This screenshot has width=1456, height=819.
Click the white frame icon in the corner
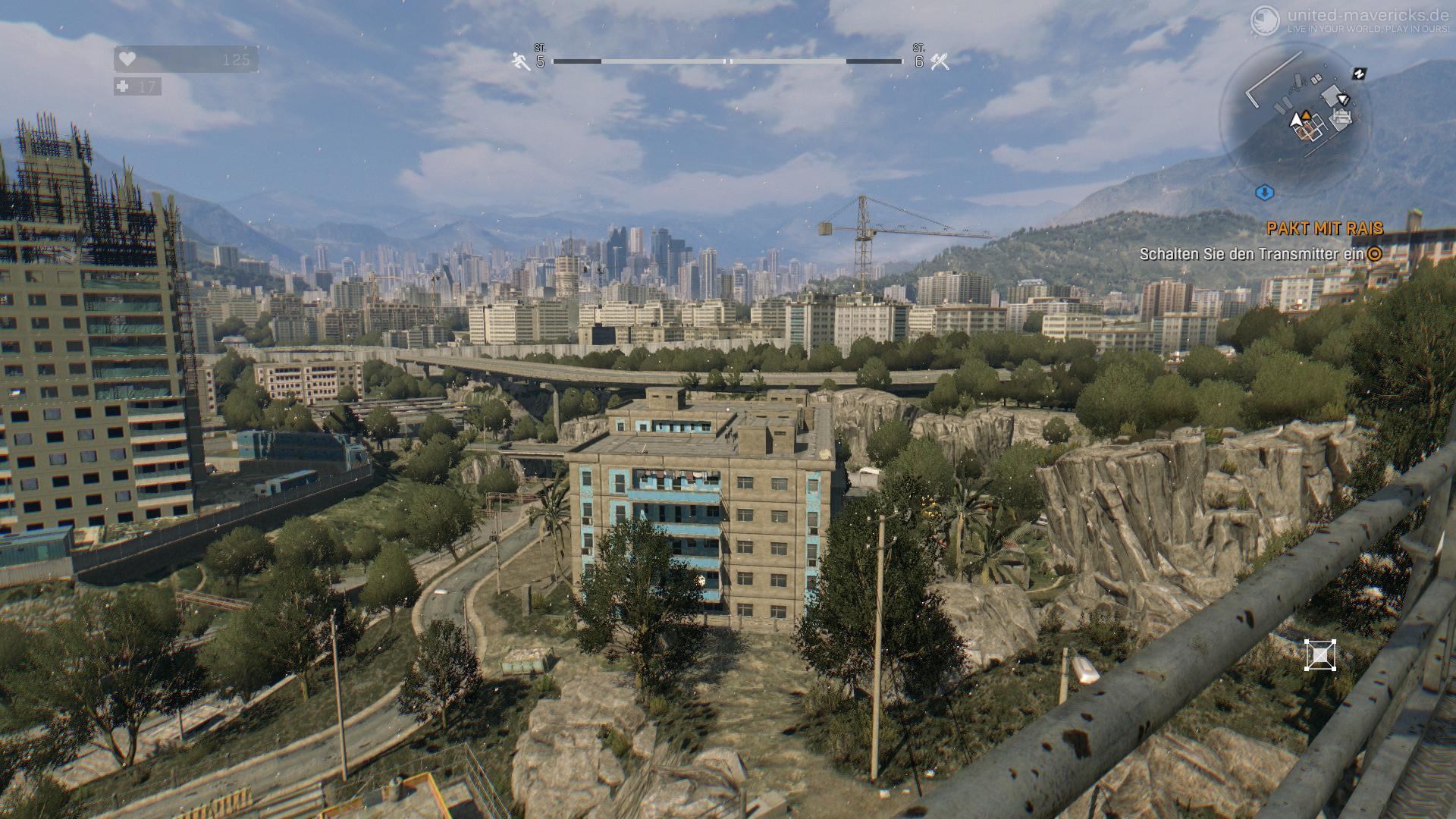pos(1319,655)
